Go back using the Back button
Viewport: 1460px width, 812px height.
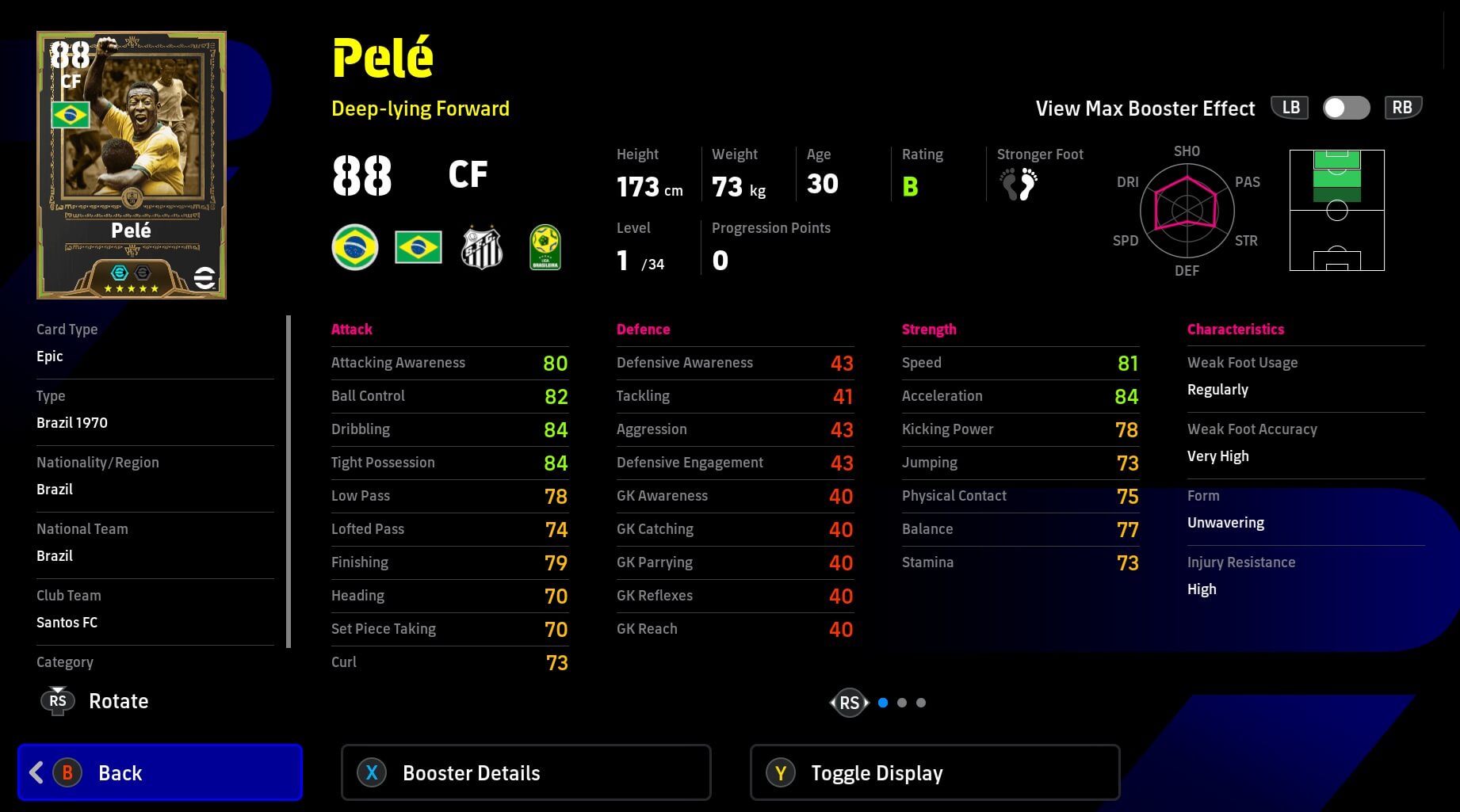[160, 772]
